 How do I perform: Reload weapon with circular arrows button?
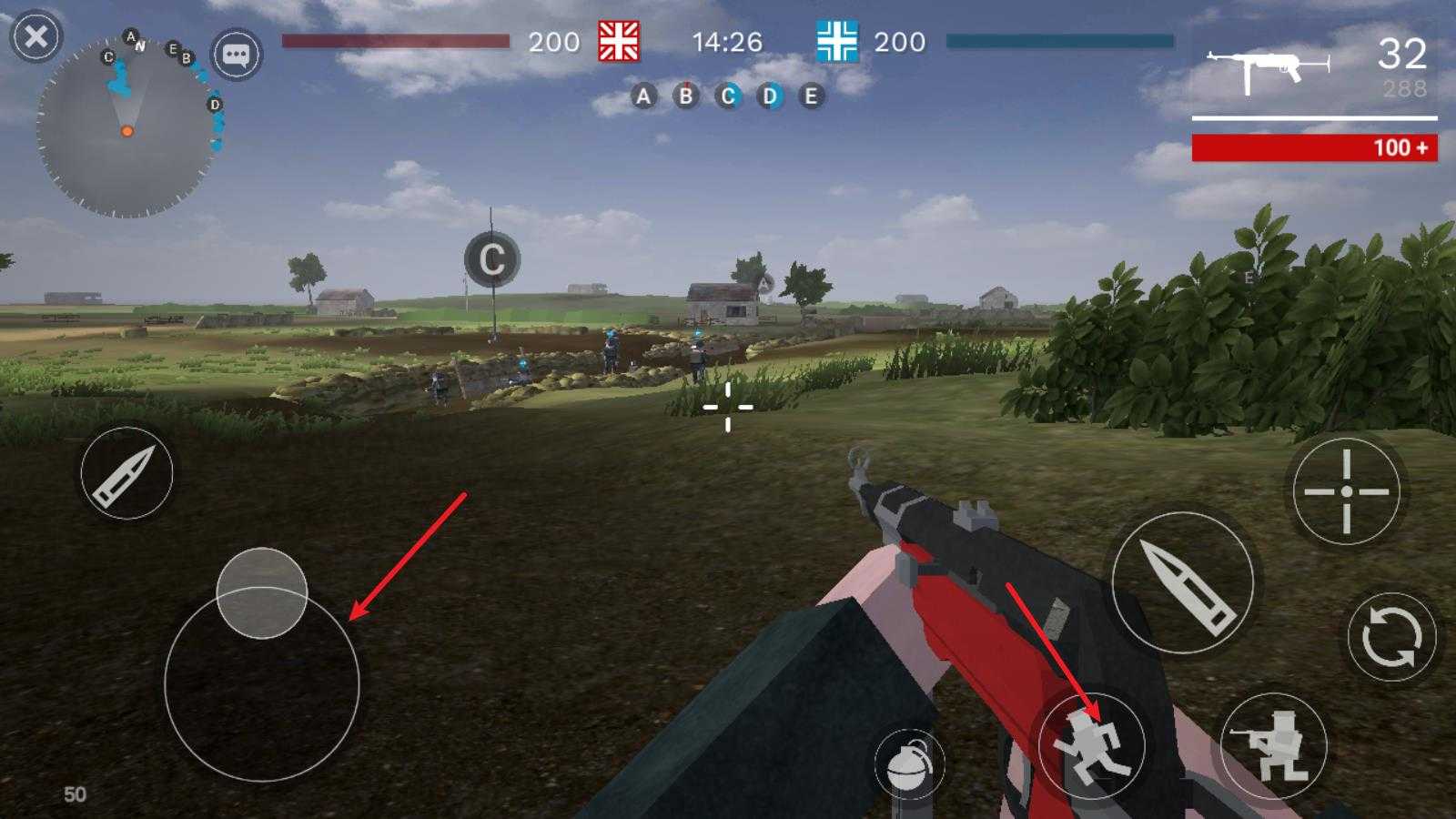click(1391, 636)
